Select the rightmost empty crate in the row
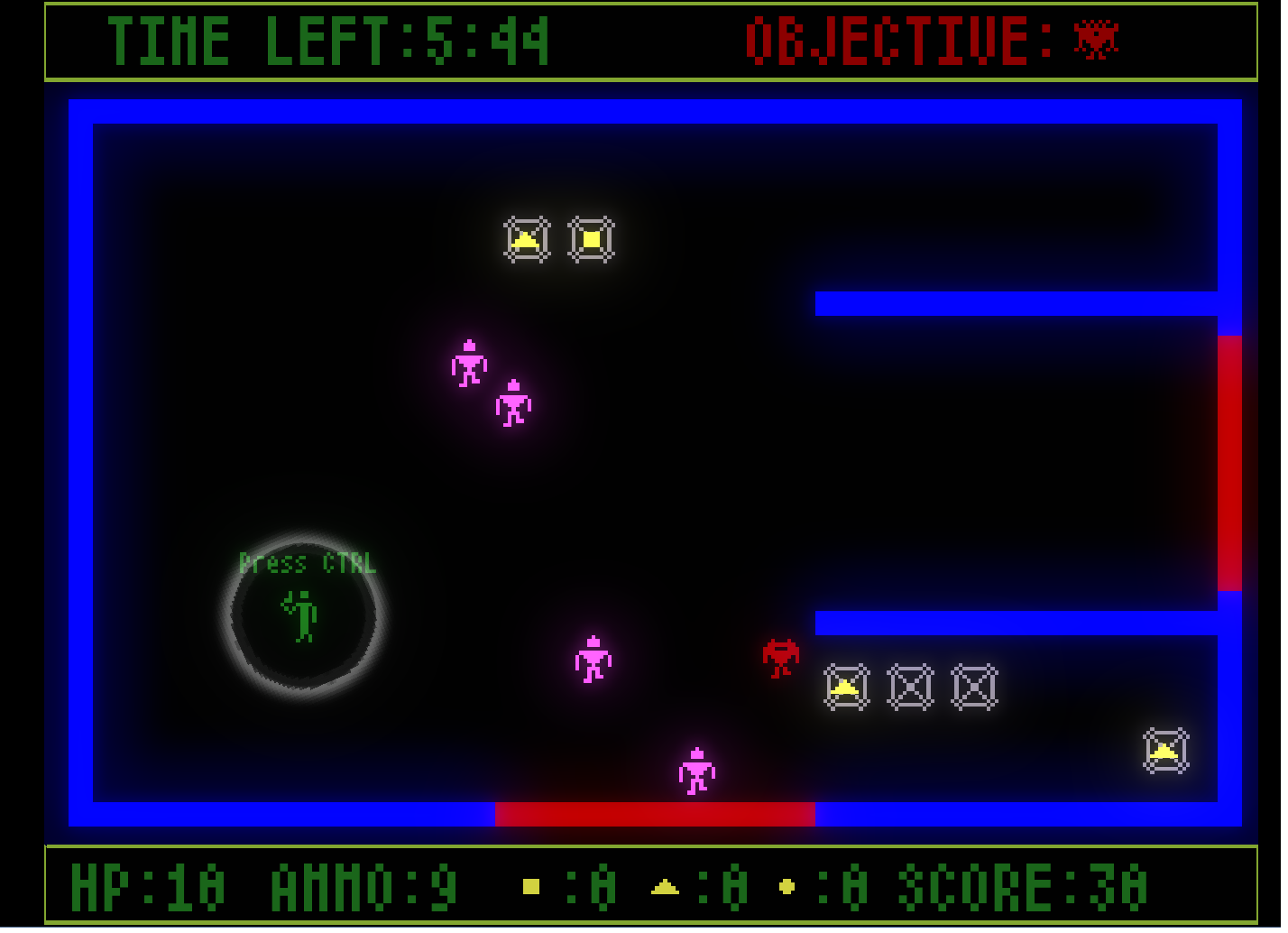Screen dimensions: 1288x933 pos(974,688)
